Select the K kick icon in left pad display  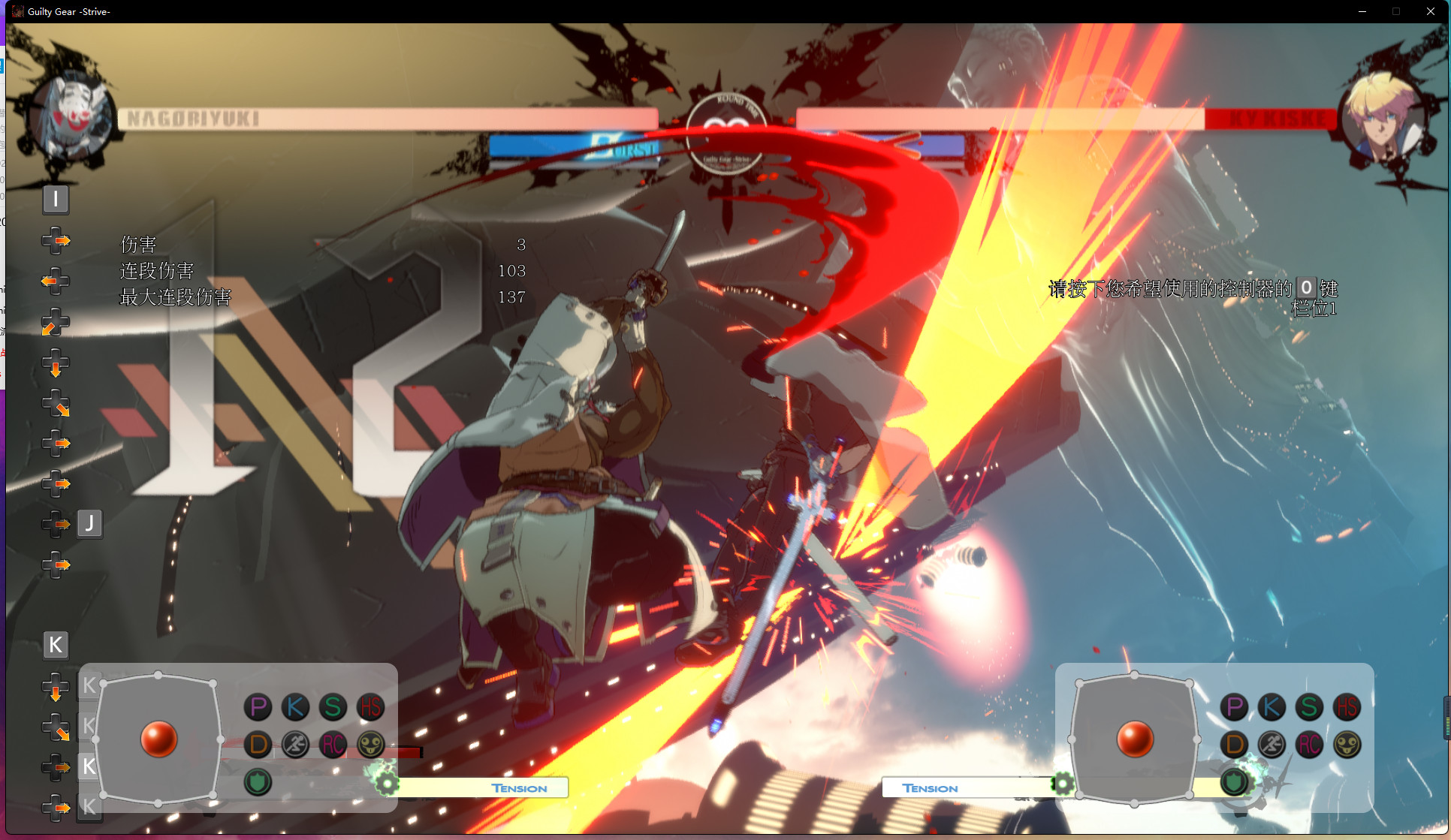pos(295,706)
